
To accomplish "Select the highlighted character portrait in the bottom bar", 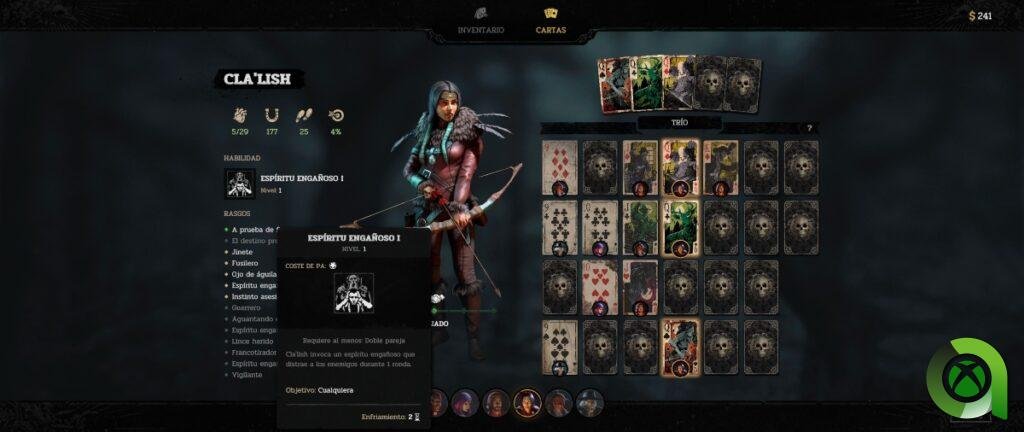I will coord(526,403).
